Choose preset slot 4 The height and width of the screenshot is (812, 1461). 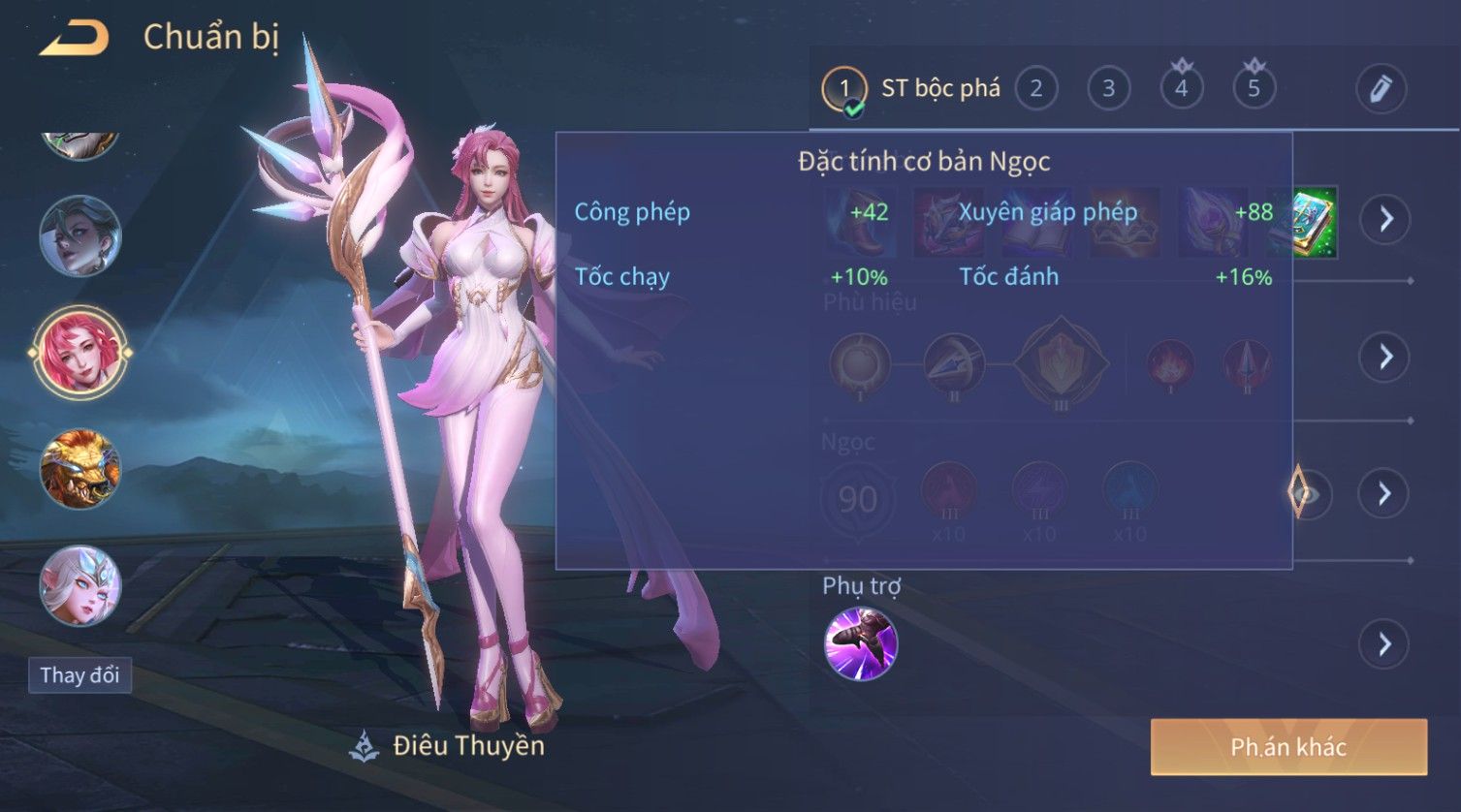(x=1181, y=89)
